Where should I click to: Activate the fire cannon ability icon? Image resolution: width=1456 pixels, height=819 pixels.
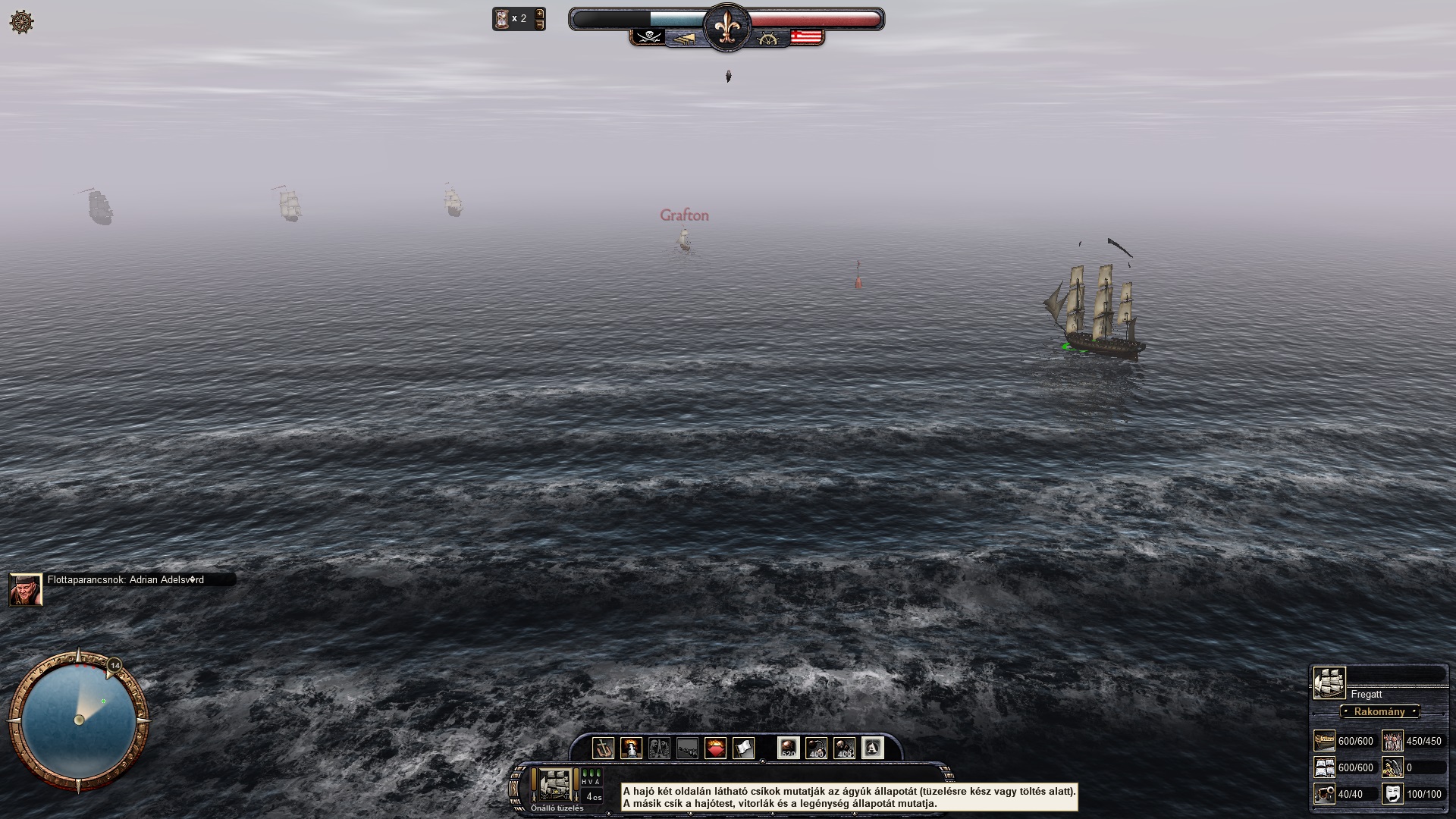631,748
